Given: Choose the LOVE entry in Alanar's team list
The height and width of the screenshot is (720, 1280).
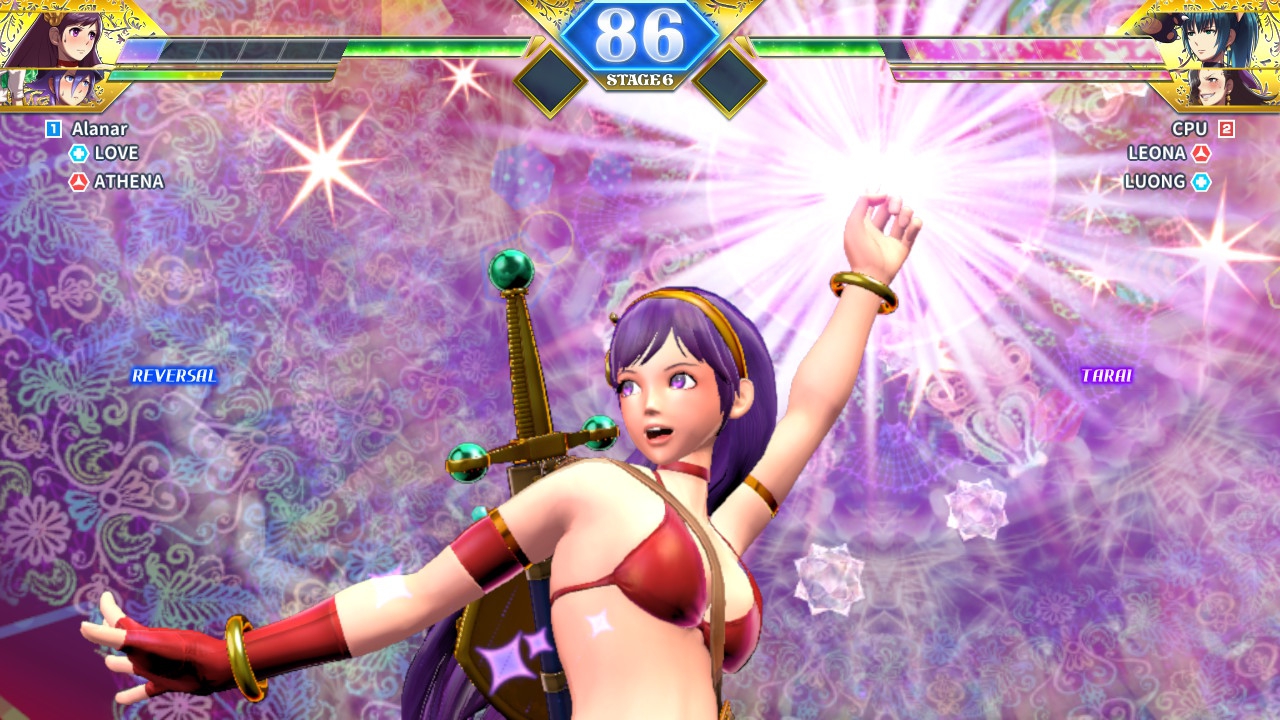Looking at the screenshot, I should pos(116,153).
